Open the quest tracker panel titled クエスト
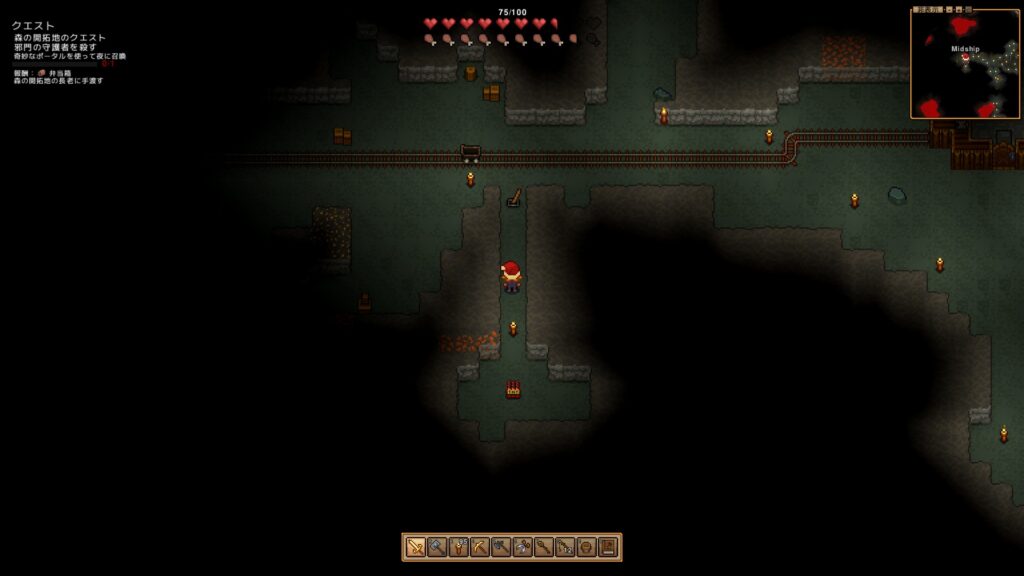The image size is (1024, 576). tap(34, 26)
